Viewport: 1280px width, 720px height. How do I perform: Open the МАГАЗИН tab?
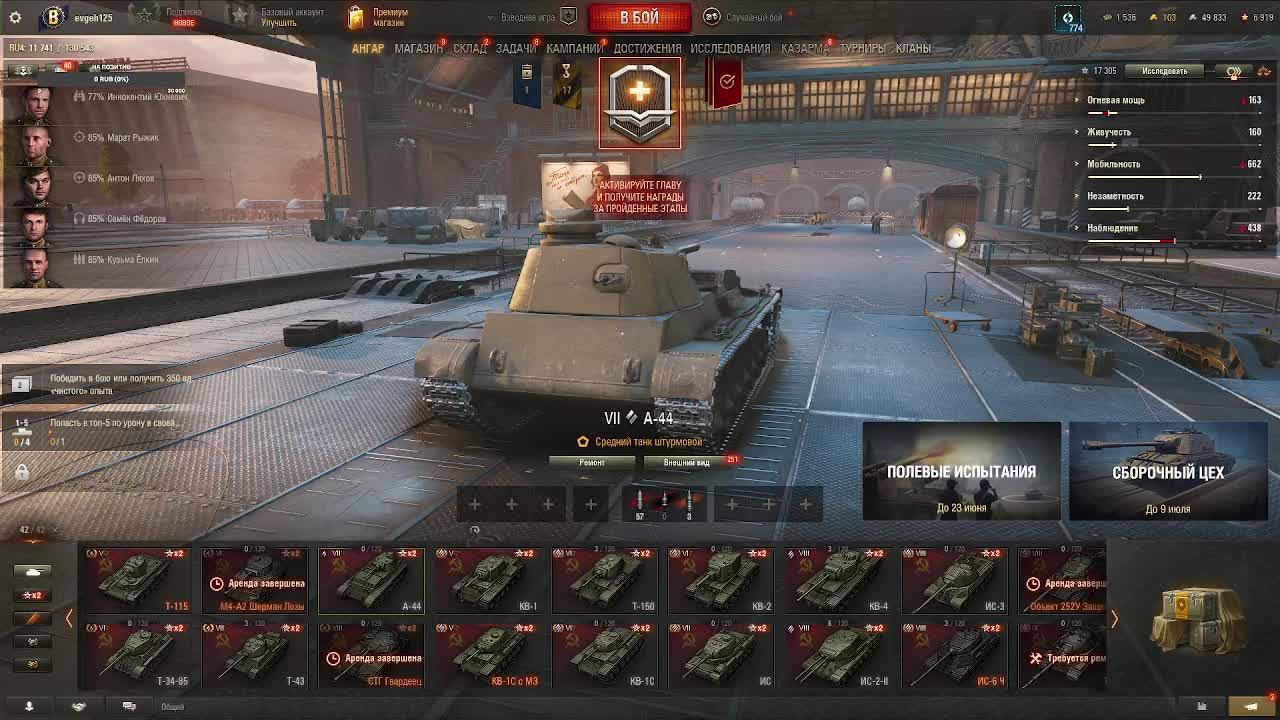pos(418,48)
